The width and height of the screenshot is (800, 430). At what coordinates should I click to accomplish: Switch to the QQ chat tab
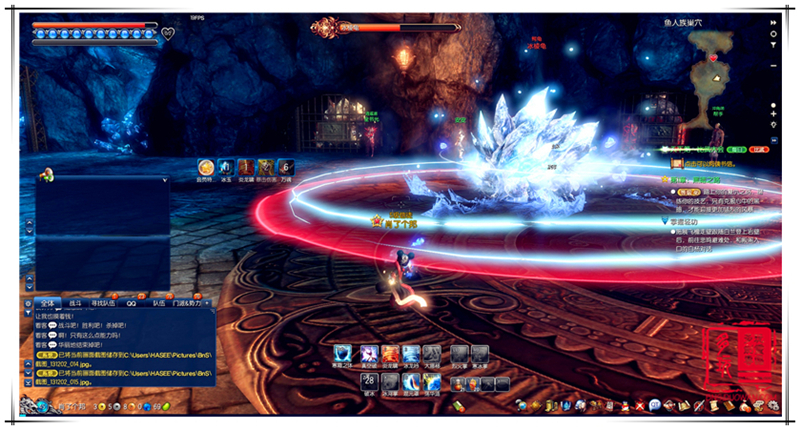coord(131,301)
